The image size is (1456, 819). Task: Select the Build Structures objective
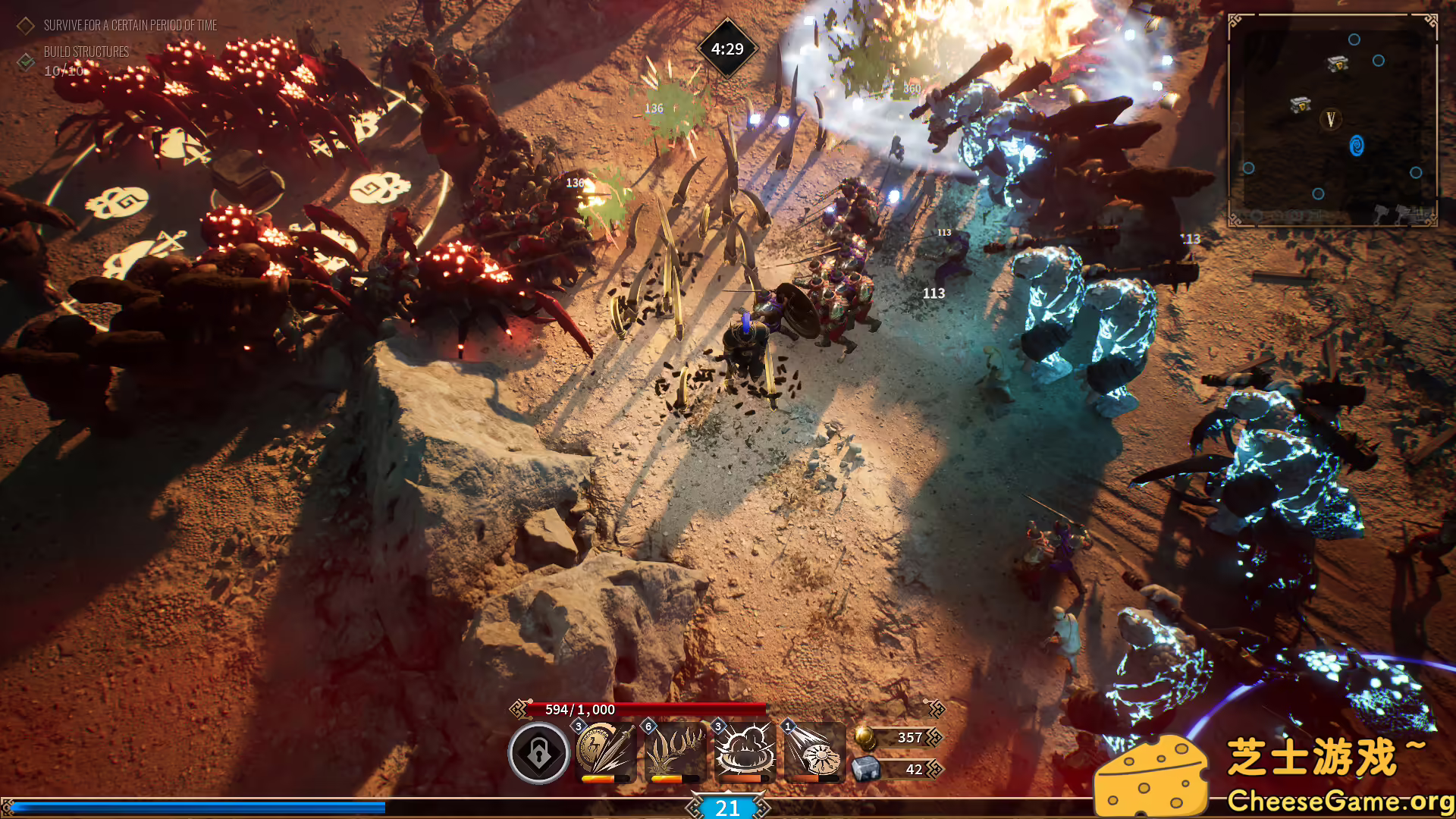pyautogui.click(x=86, y=52)
